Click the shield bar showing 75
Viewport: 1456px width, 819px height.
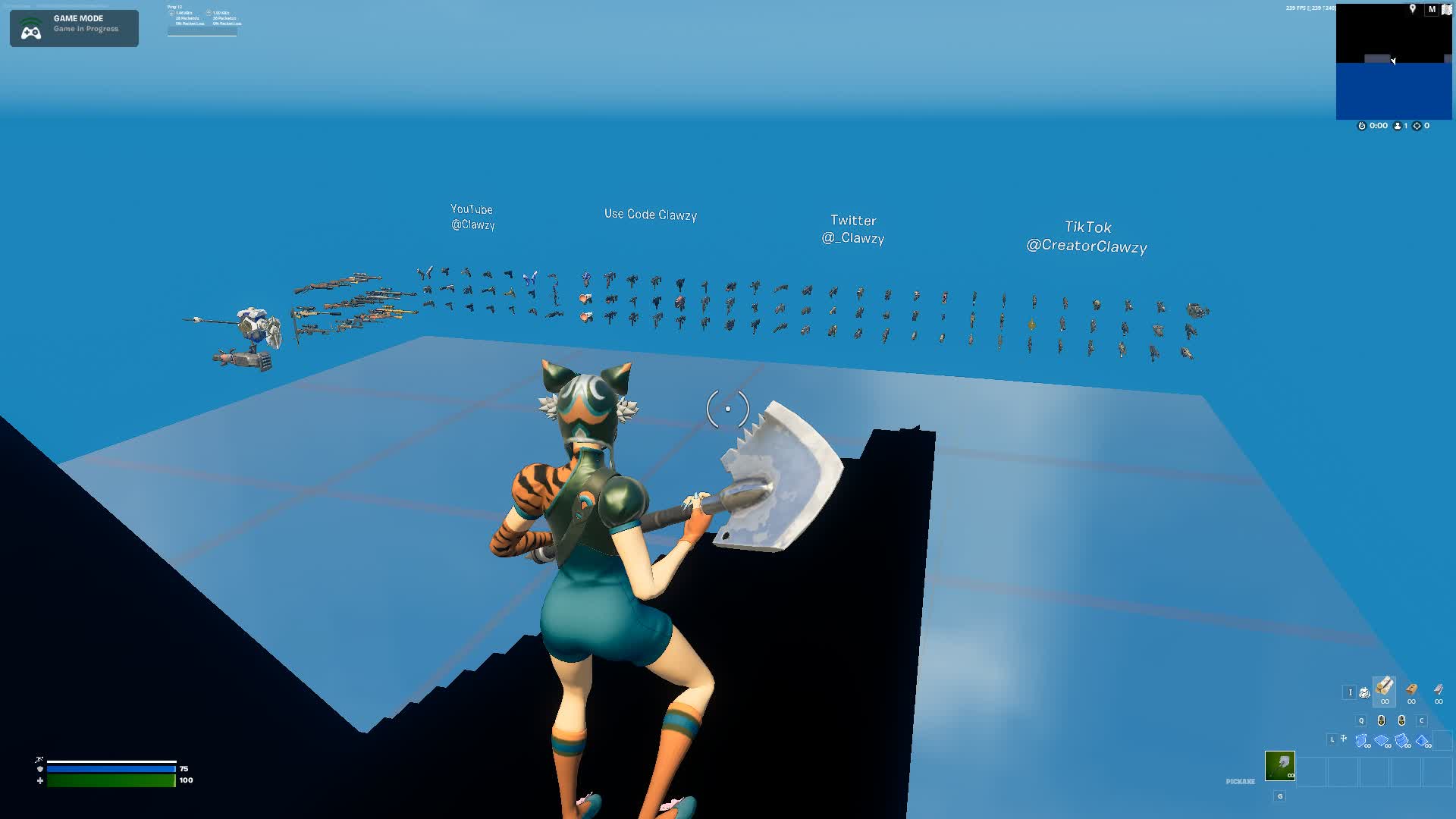110,768
